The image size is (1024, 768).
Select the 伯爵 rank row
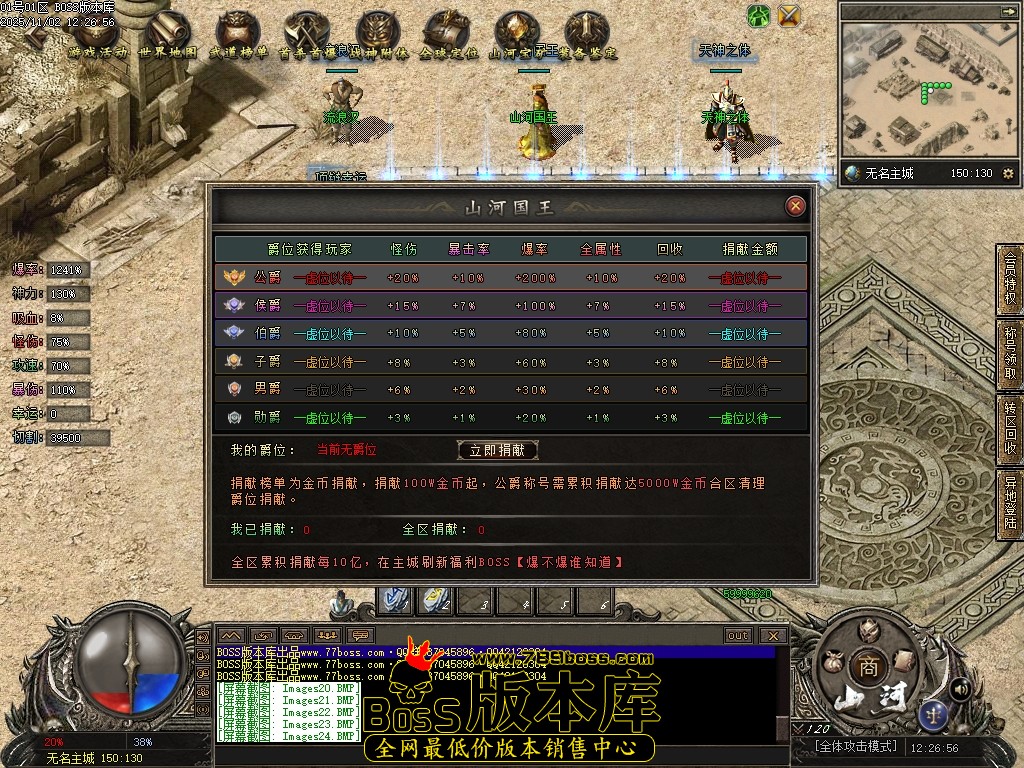pyautogui.click(x=510, y=333)
